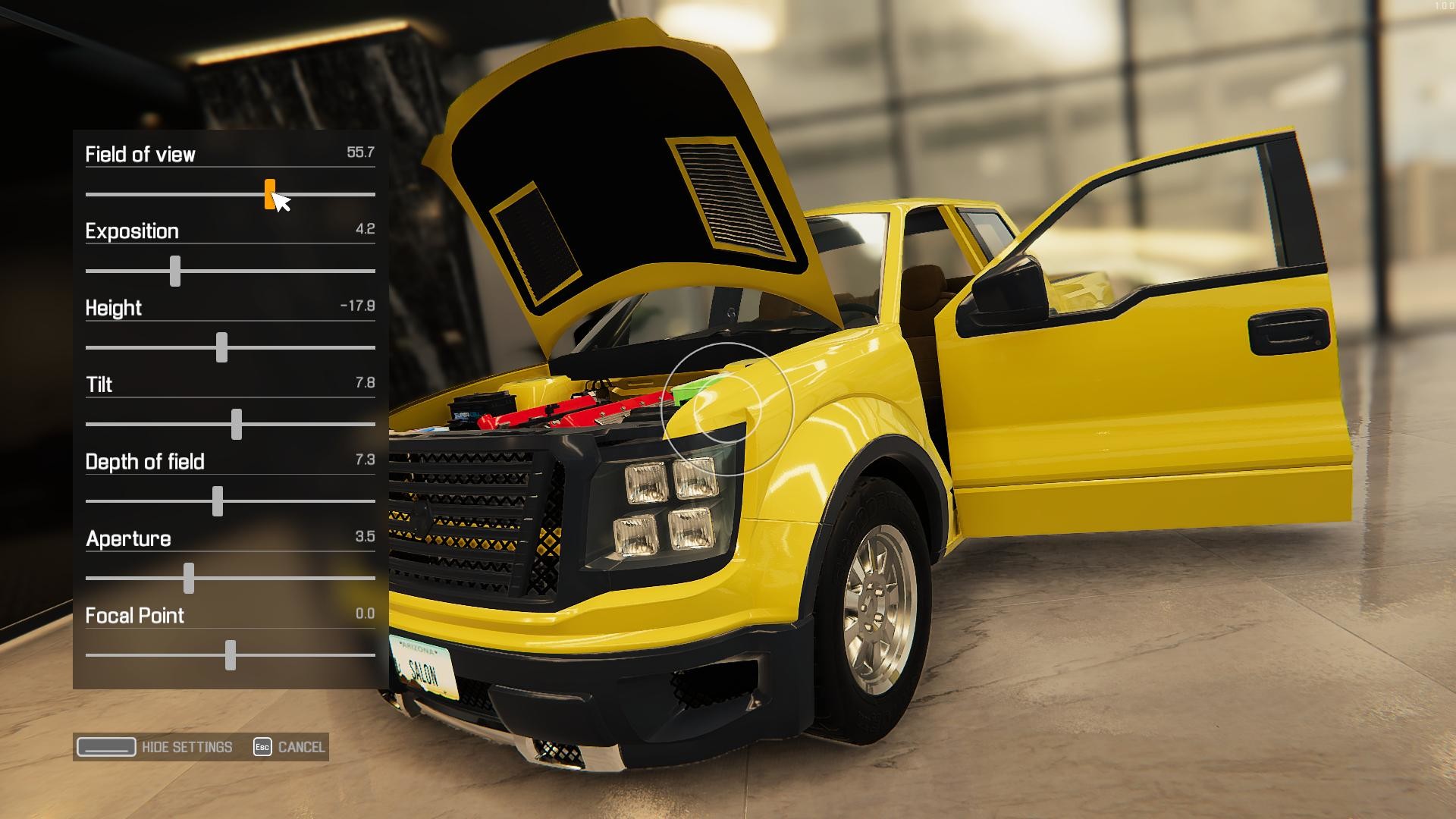The width and height of the screenshot is (1456, 819).
Task: Click the Depth of field slider handle
Action: coord(218,501)
